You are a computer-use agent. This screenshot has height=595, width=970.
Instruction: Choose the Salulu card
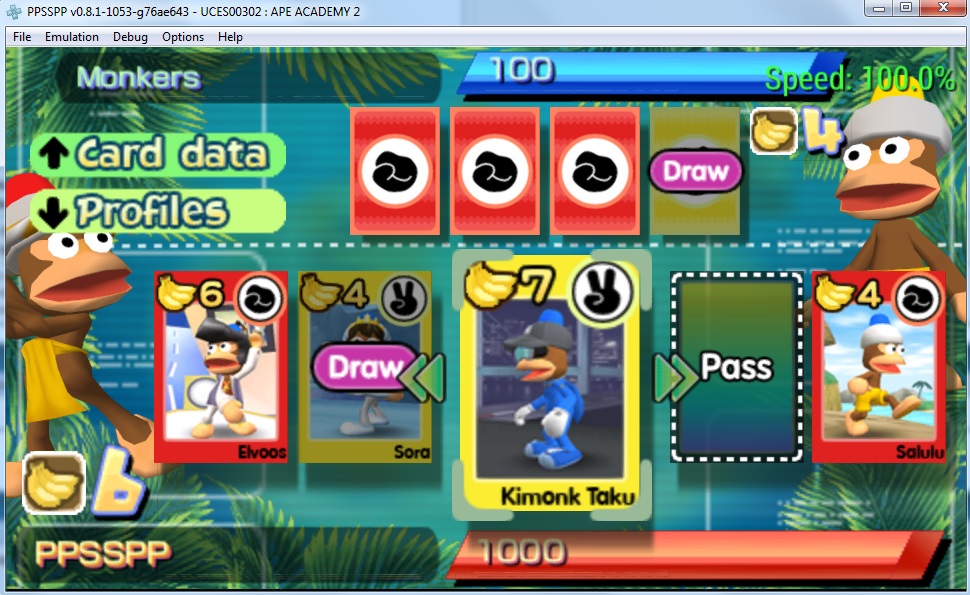tap(878, 366)
